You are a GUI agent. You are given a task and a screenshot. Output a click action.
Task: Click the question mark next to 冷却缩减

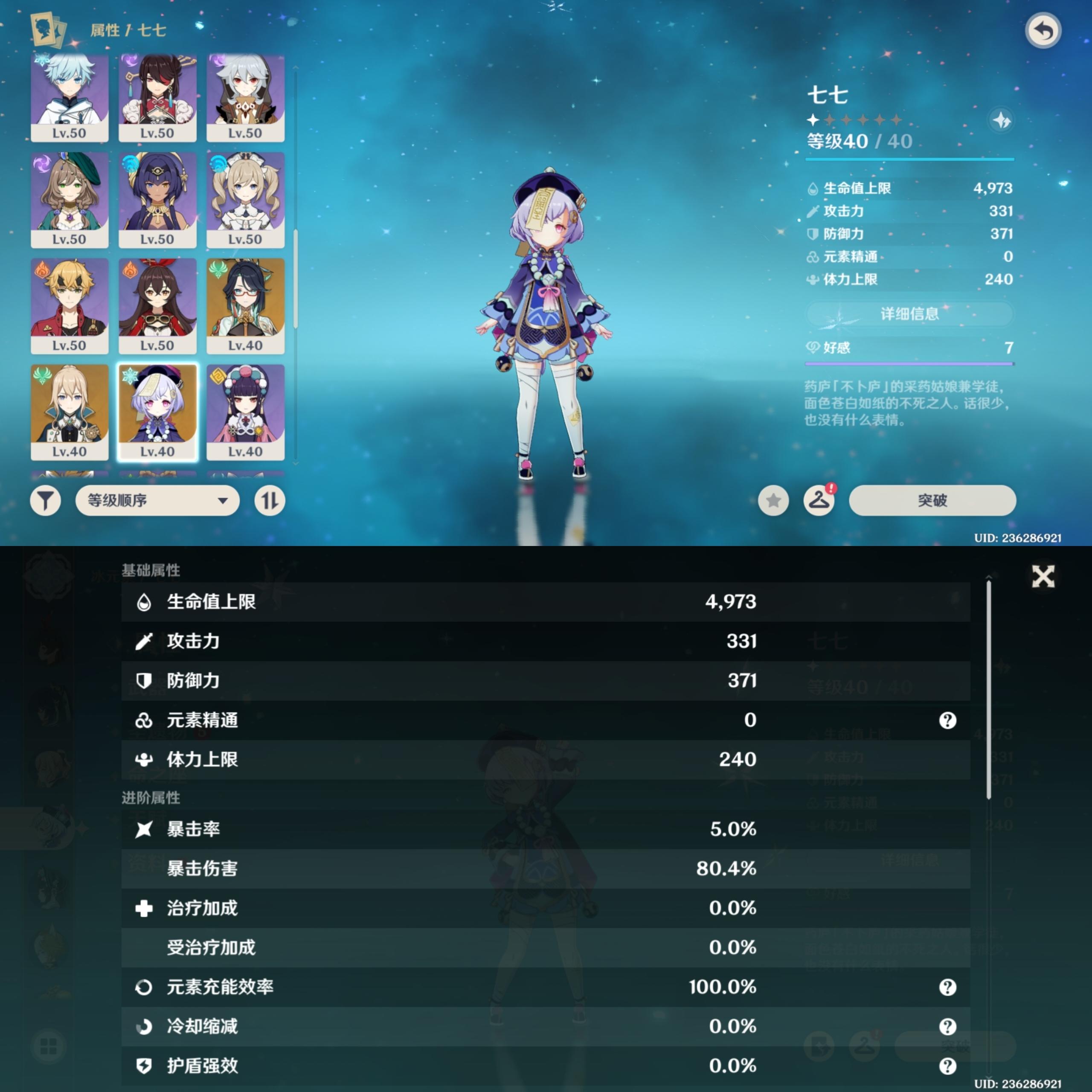[947, 1027]
